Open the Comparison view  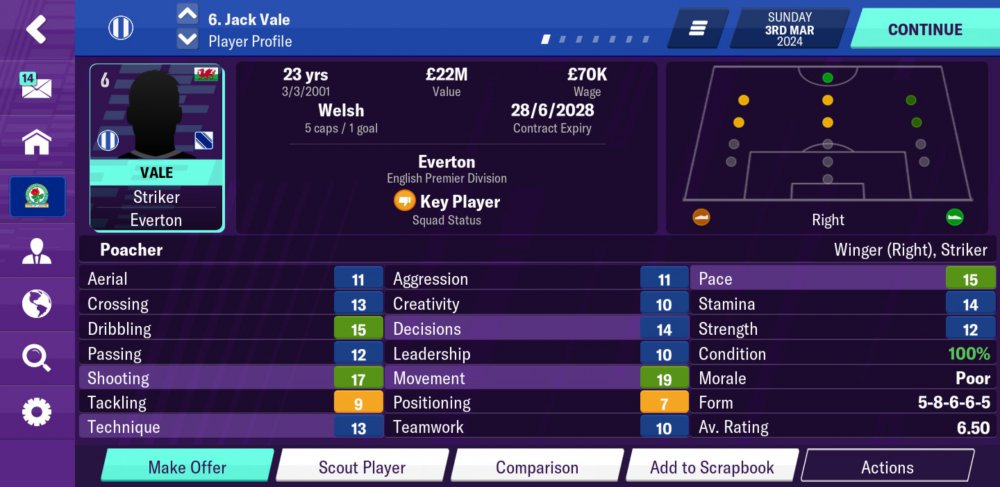pos(536,467)
